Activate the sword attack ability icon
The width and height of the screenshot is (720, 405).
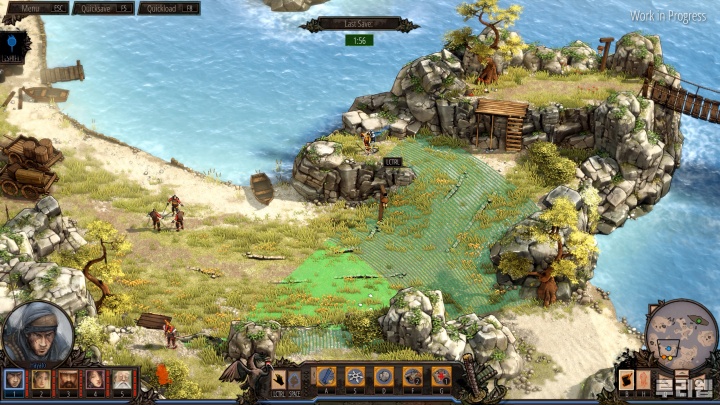[327, 376]
